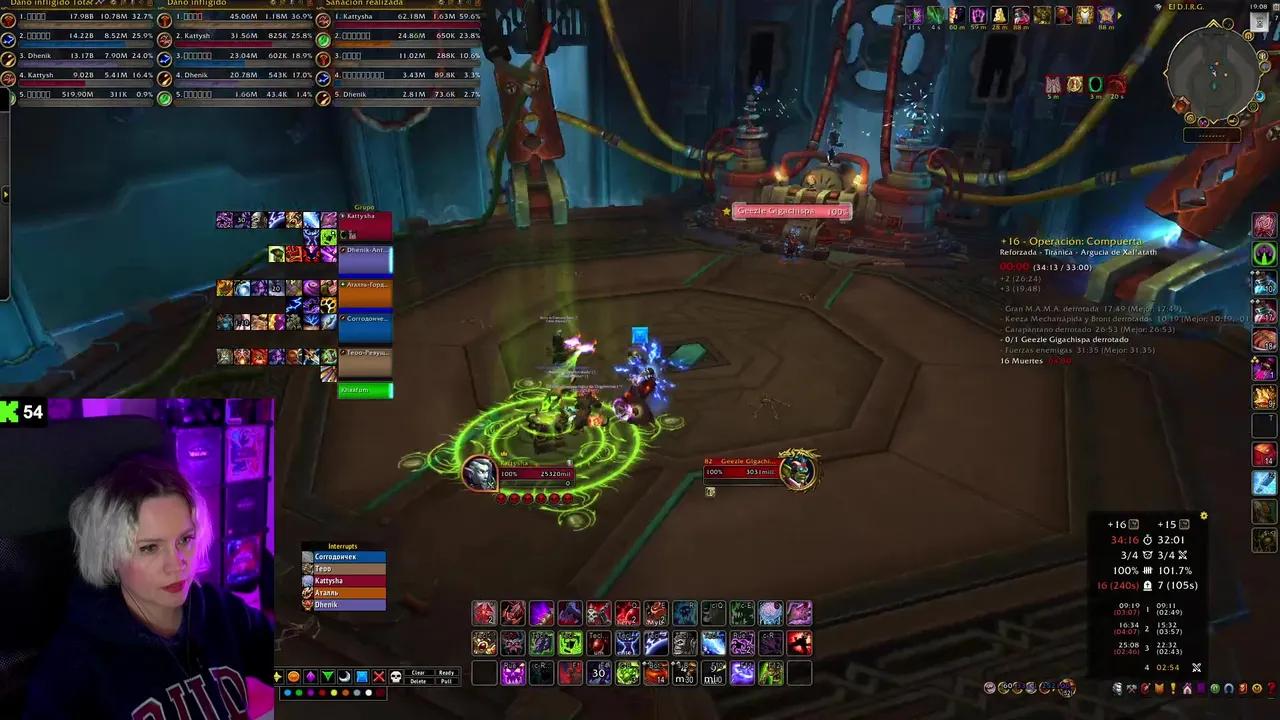1280x720 pixels.
Task: Click the yellow smiley support icon in the micro-menu
Action: pyautogui.click(x=1256, y=688)
